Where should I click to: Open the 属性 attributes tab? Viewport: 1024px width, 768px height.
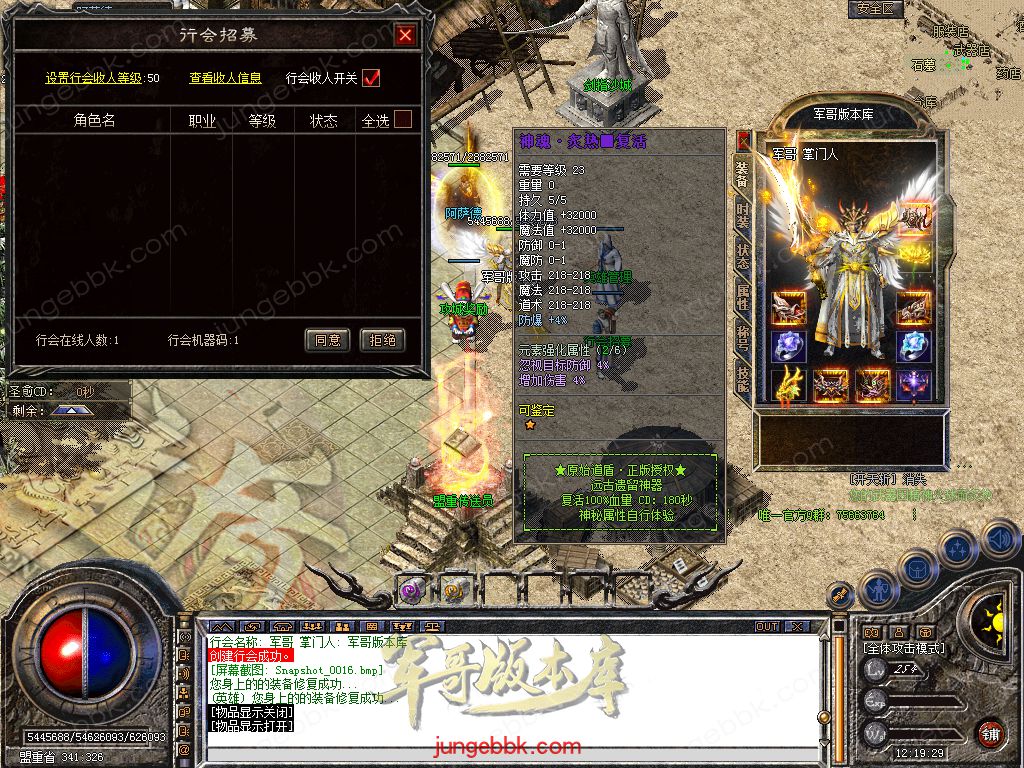pyautogui.click(x=742, y=296)
